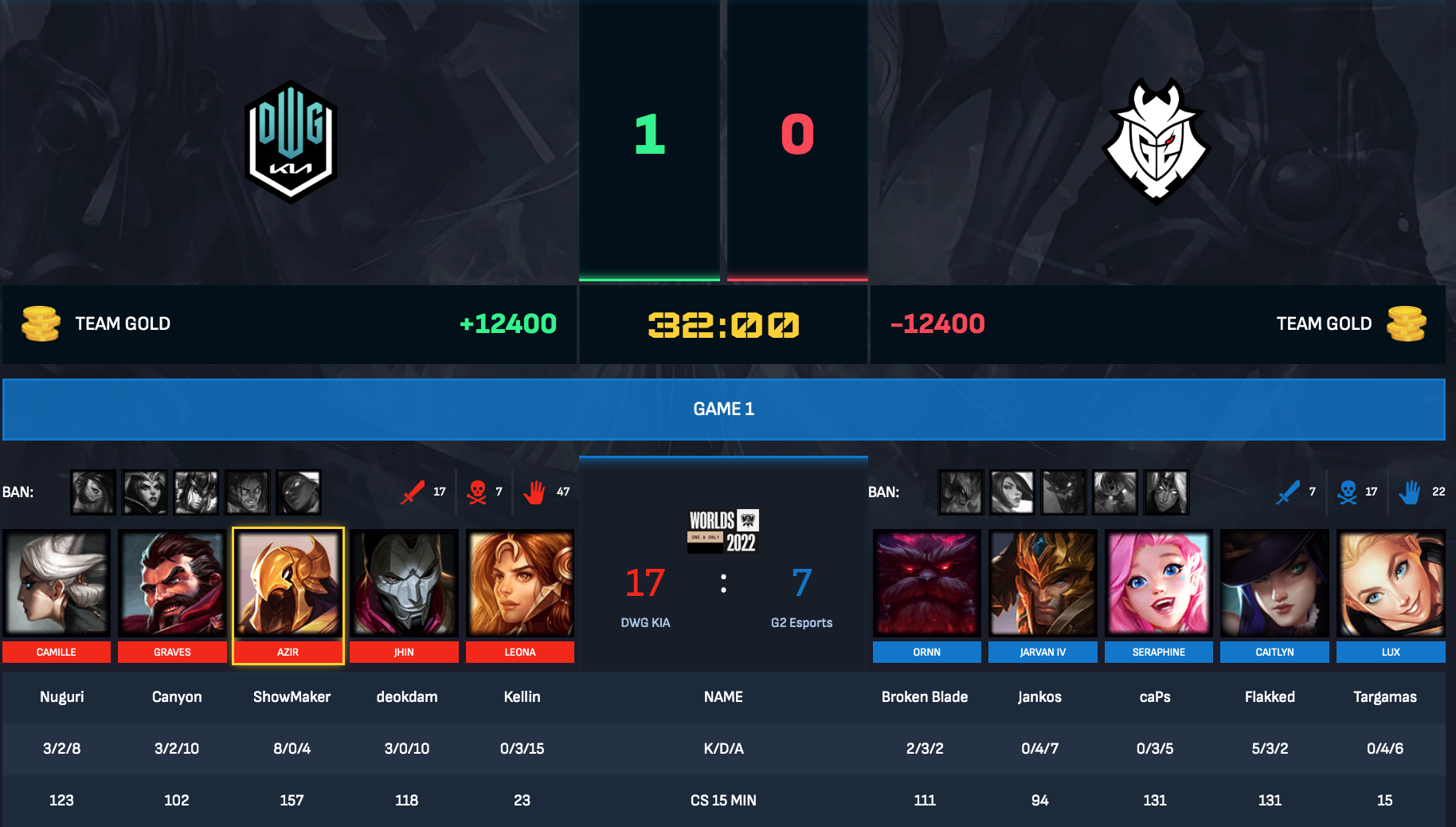Screen dimensions: 1456x827
Task: Click the first banned champion for DWG KIA
Action: (92, 492)
